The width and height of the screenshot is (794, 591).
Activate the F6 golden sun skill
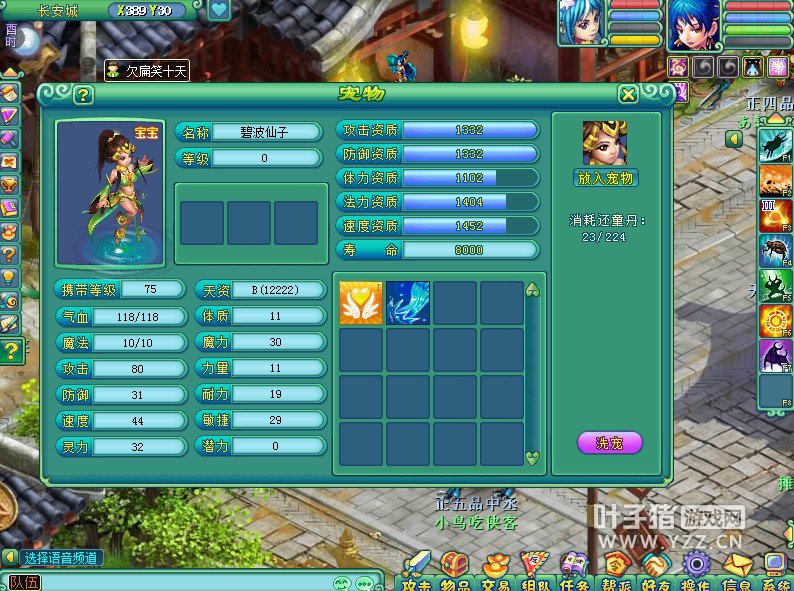(x=776, y=321)
